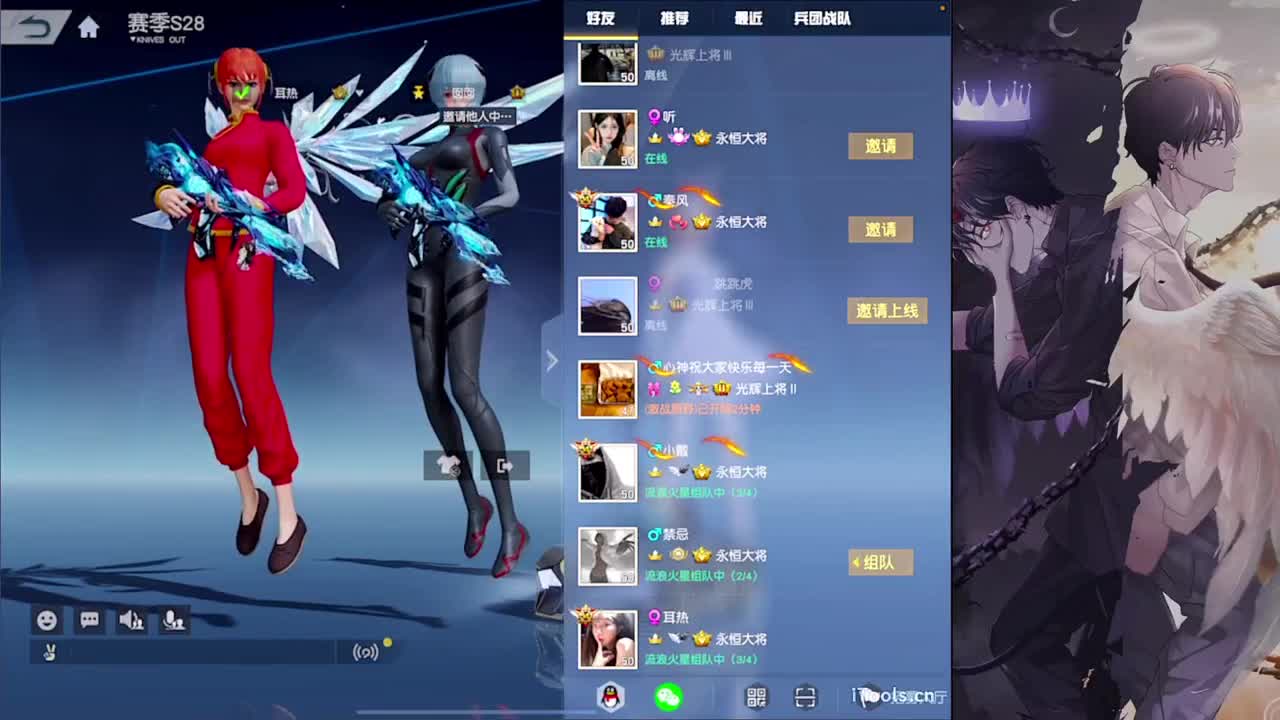Click the home icon at top left
The height and width of the screenshot is (720, 1280).
pyautogui.click(x=88, y=28)
